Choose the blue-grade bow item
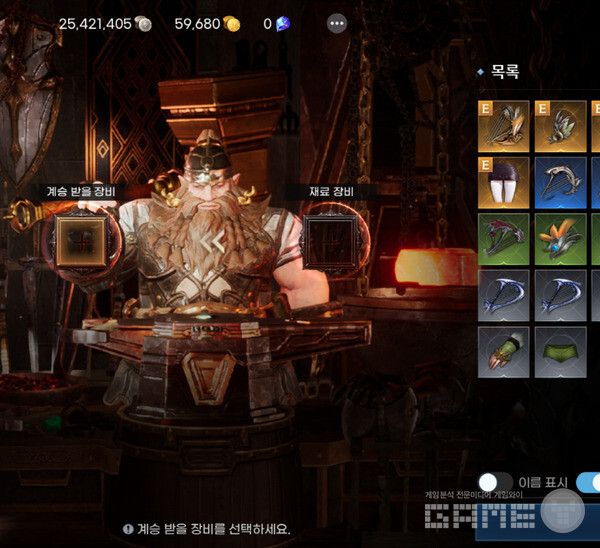 [560, 181]
